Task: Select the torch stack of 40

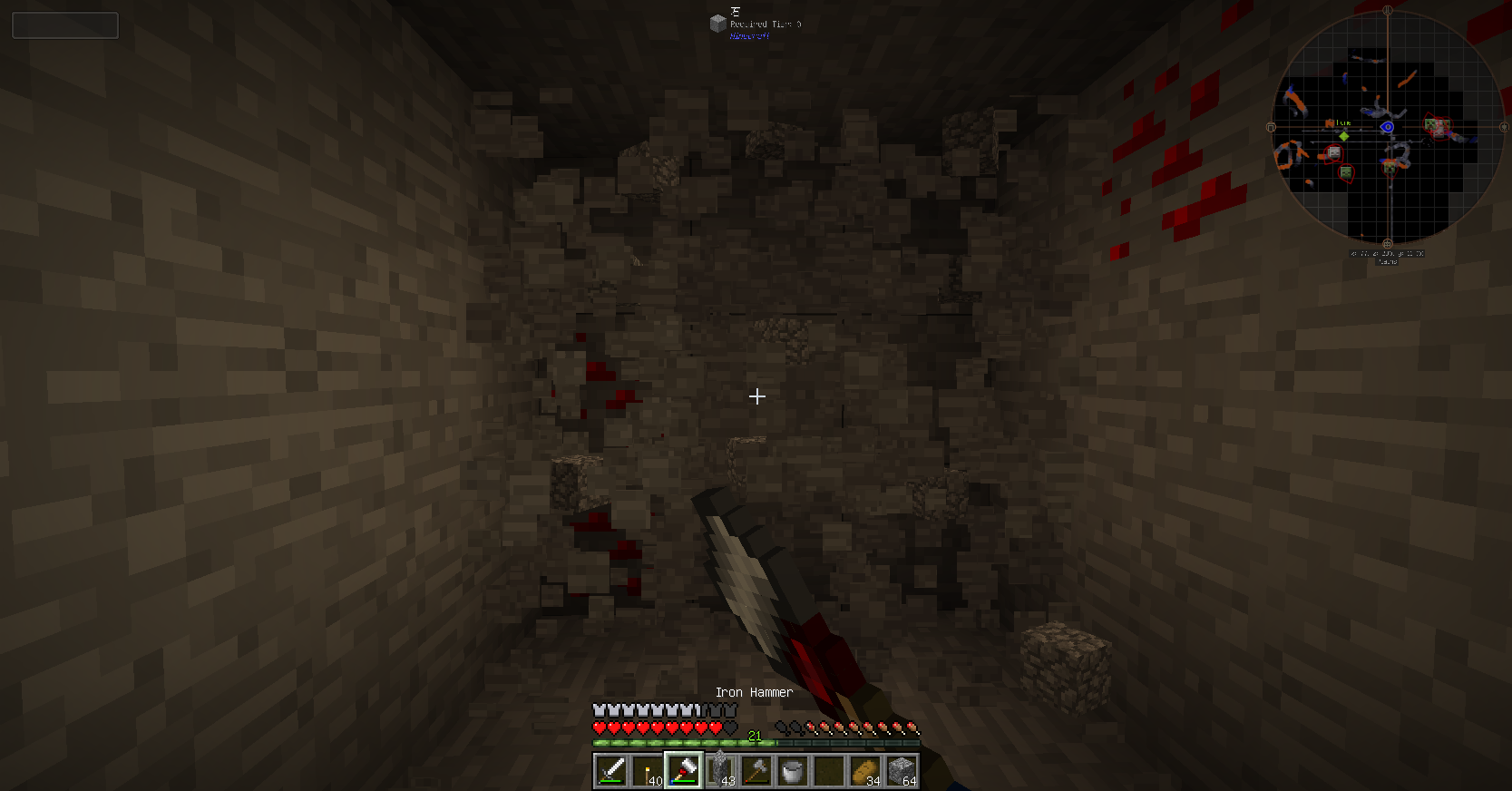Action: (x=648, y=771)
